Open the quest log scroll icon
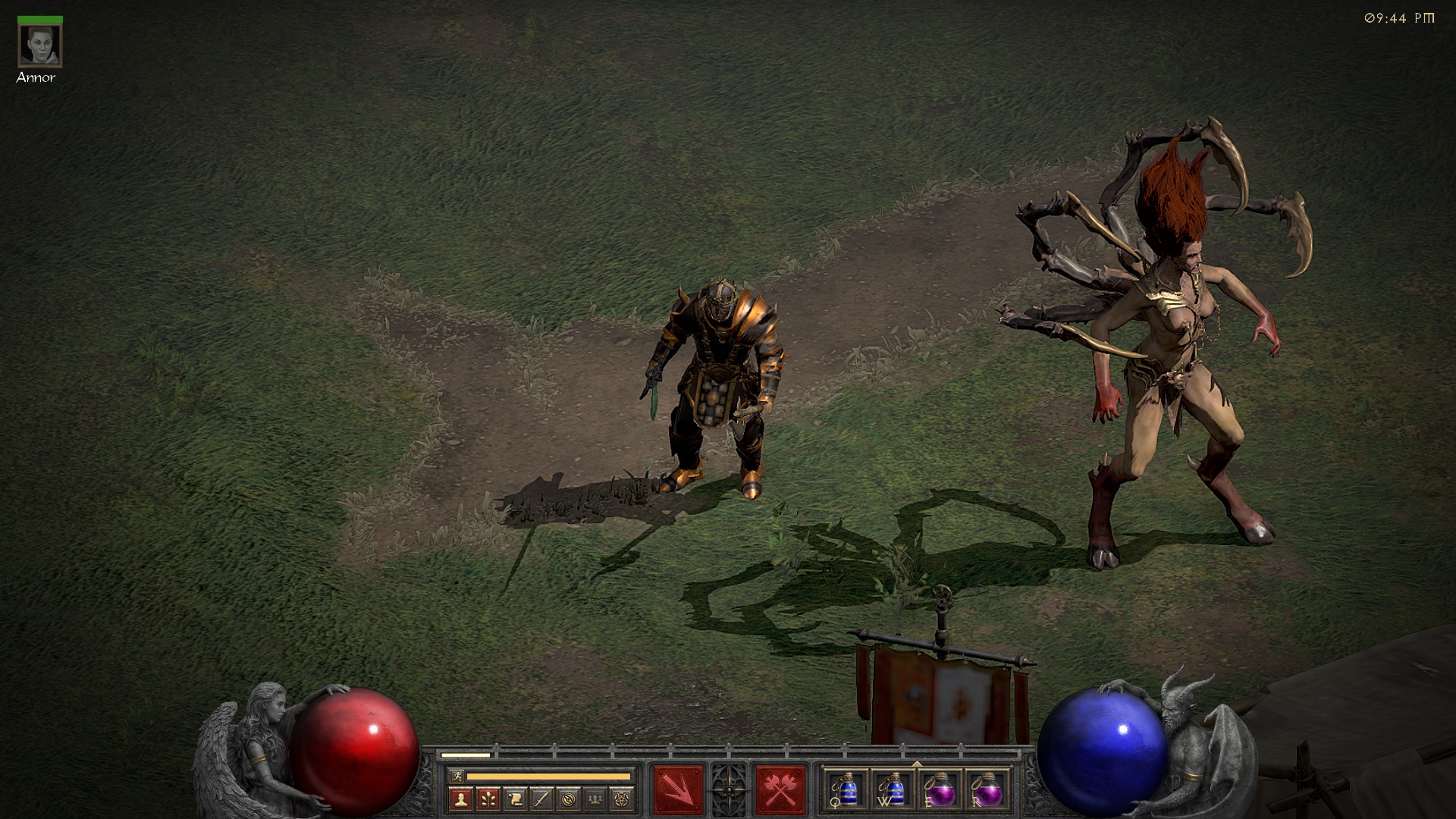This screenshot has width=1456, height=819. point(514,798)
